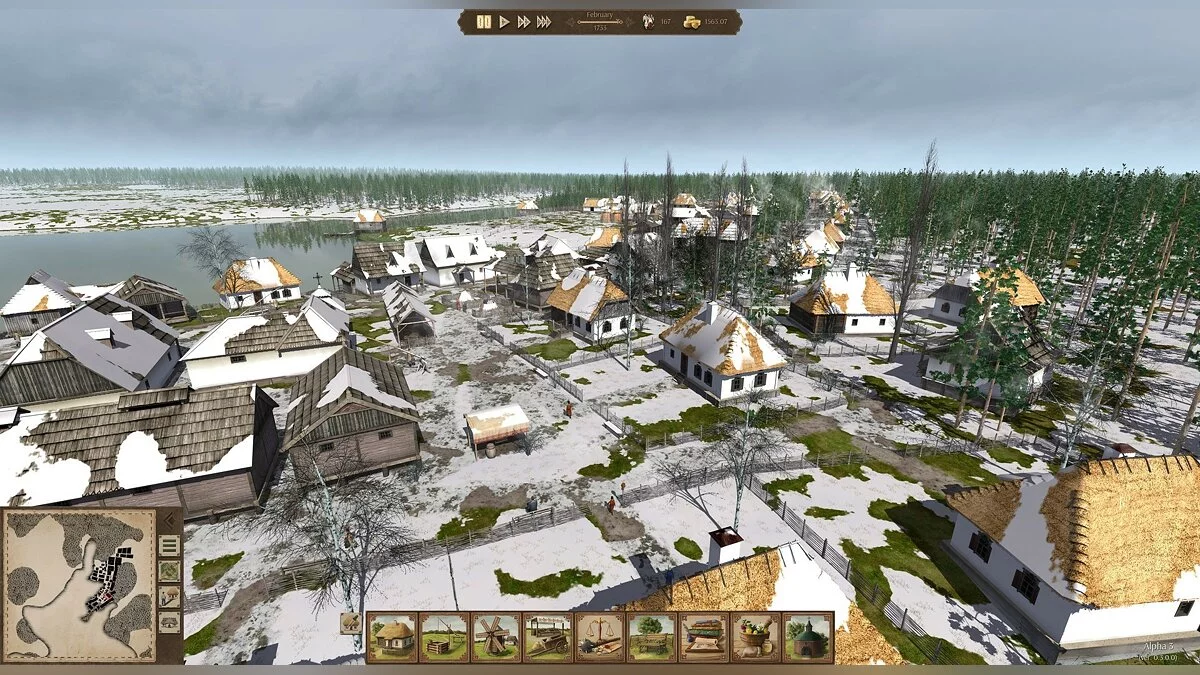Click the hammer tool icon beside the build bar
This screenshot has width=1200, height=675.
click(x=350, y=623)
